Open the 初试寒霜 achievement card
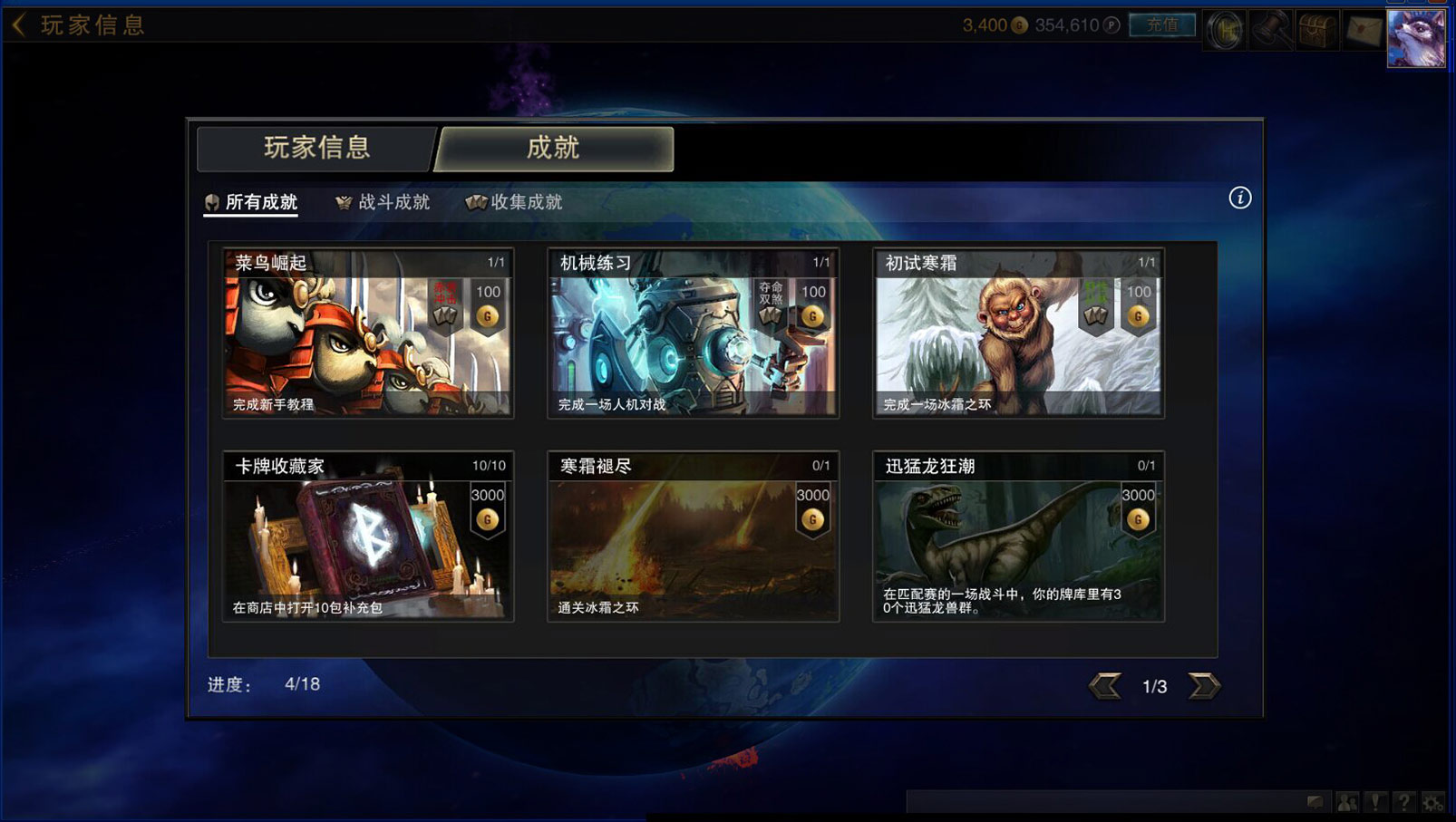Screen dimensions: 1456x822 (1018, 334)
